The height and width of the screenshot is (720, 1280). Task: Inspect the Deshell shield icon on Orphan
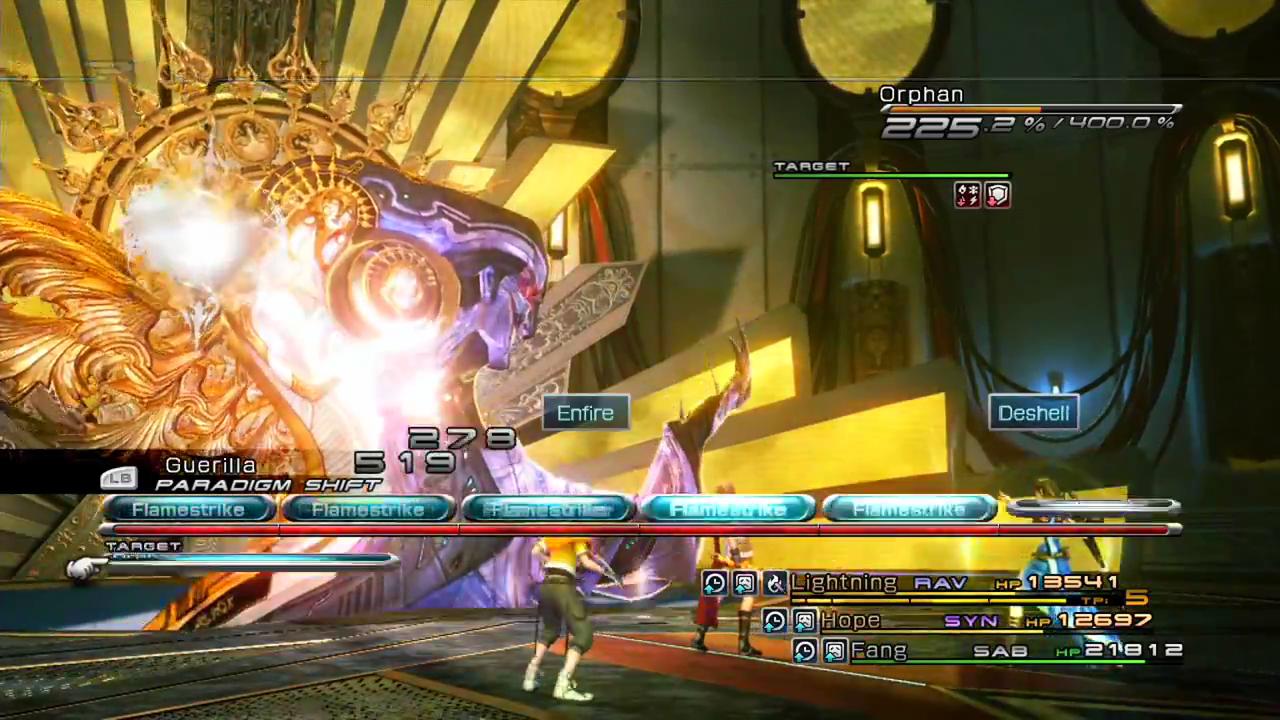click(x=998, y=195)
